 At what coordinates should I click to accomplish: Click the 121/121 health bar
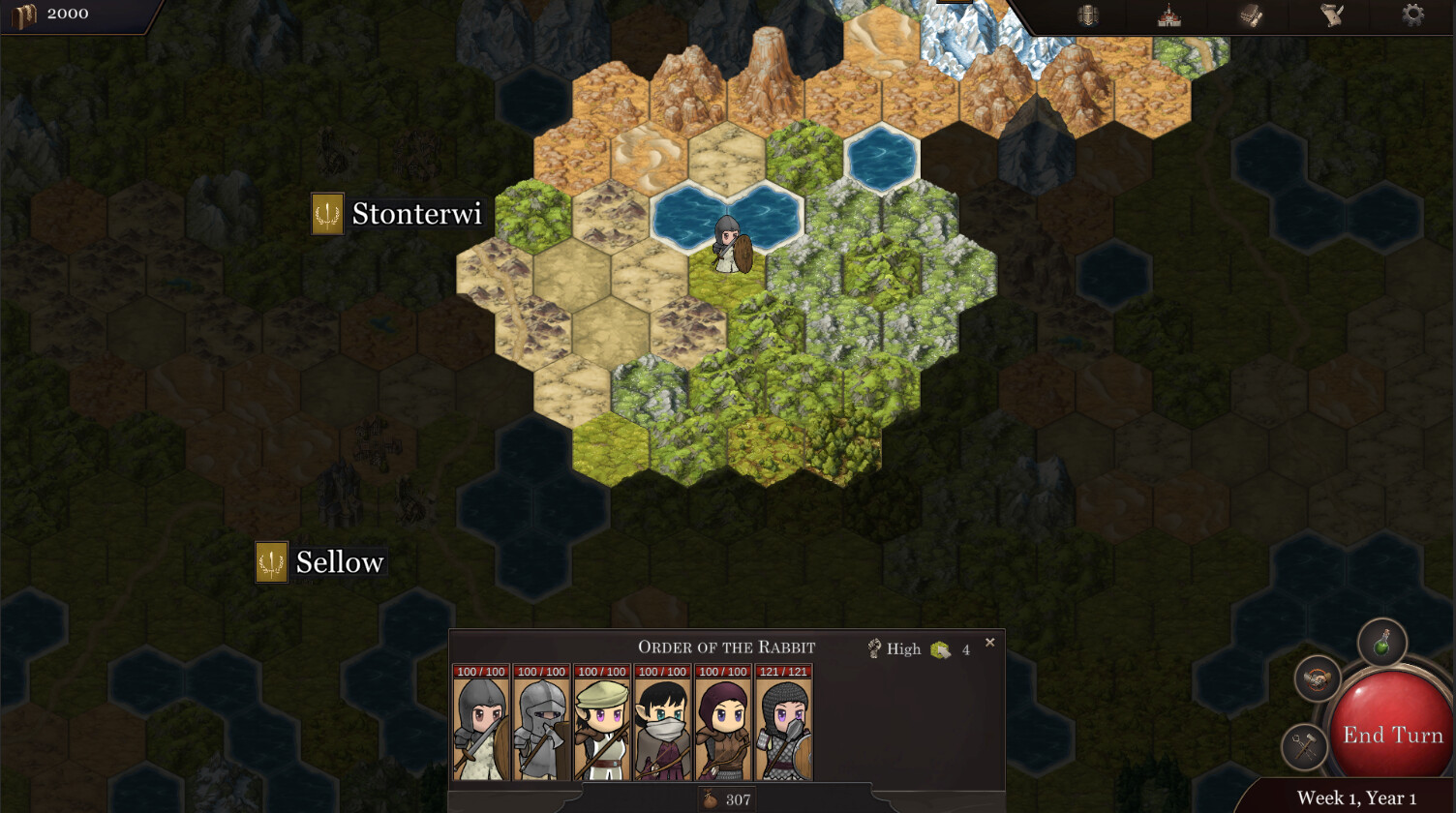point(785,671)
